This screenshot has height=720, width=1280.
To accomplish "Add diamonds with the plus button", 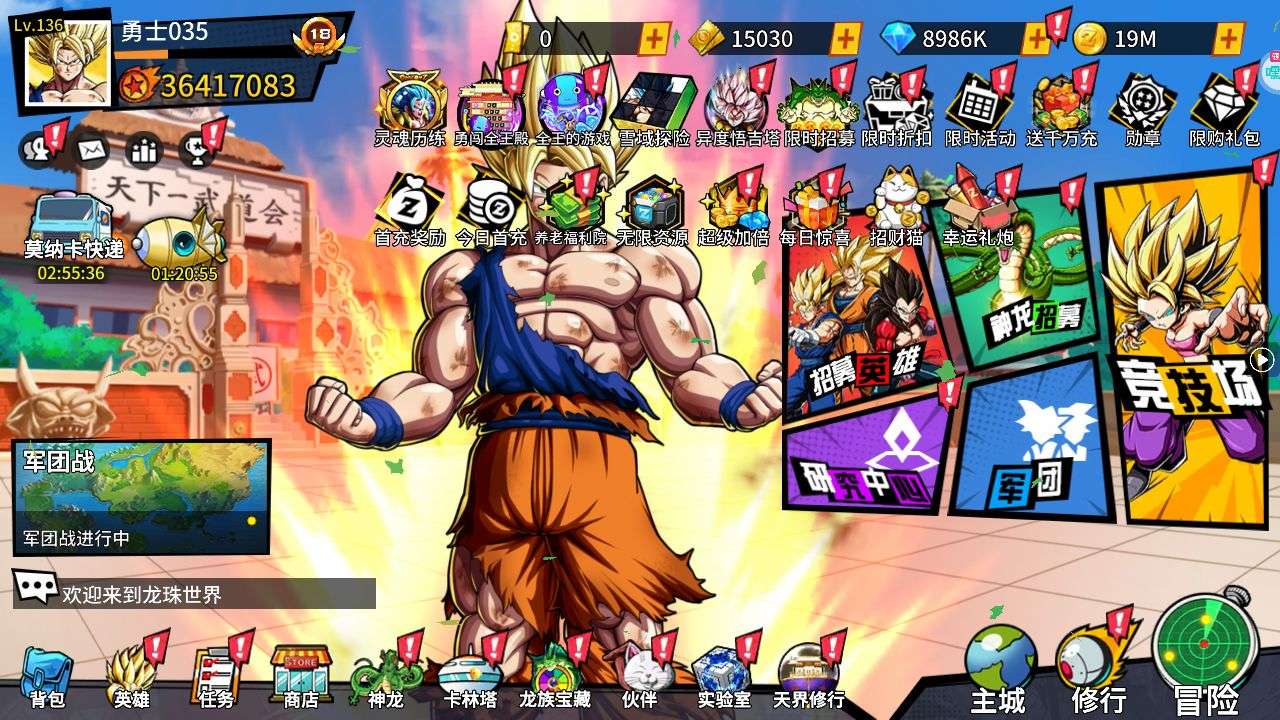I will (x=1036, y=39).
